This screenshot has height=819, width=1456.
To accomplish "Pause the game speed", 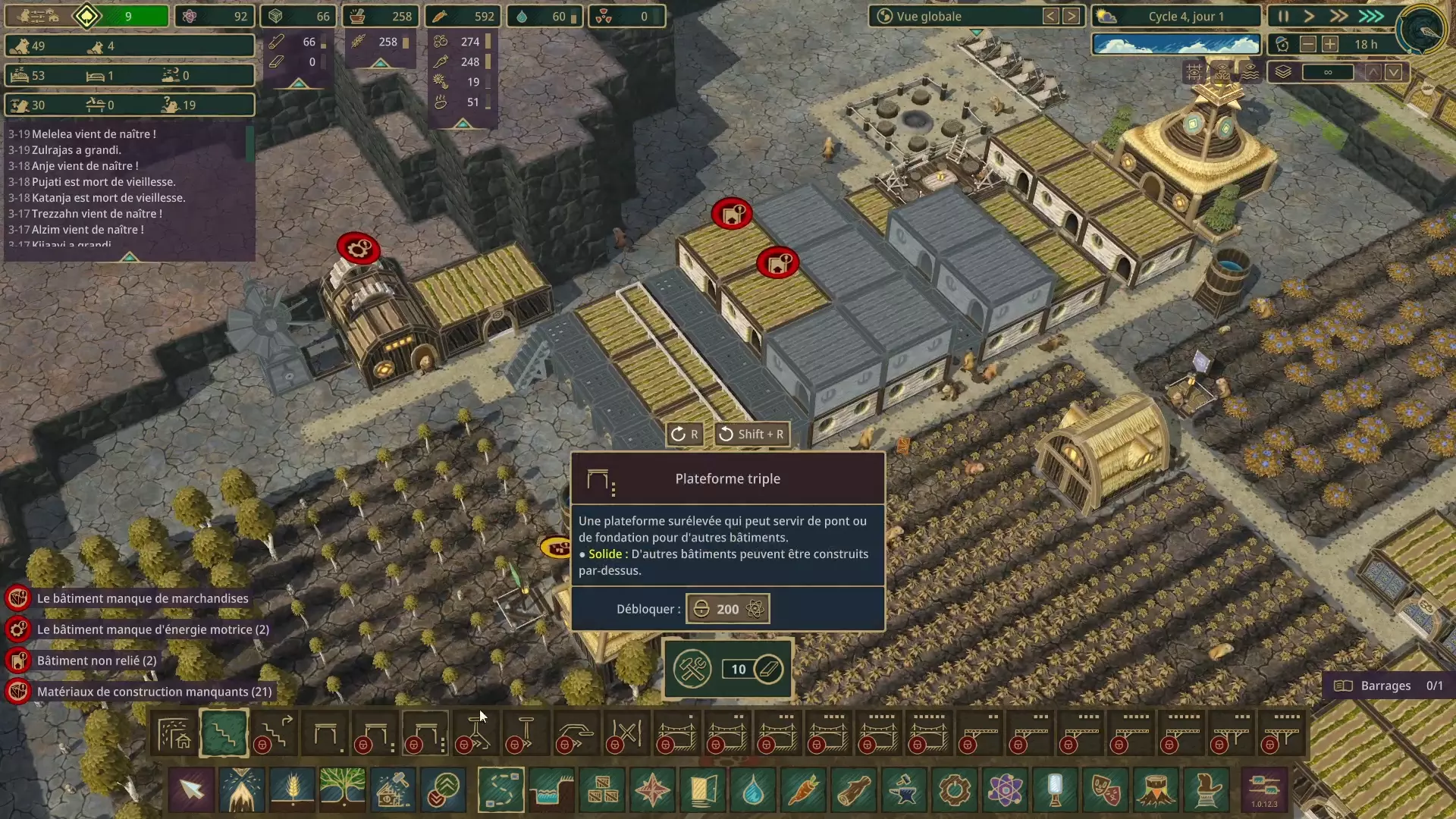I will (1283, 16).
